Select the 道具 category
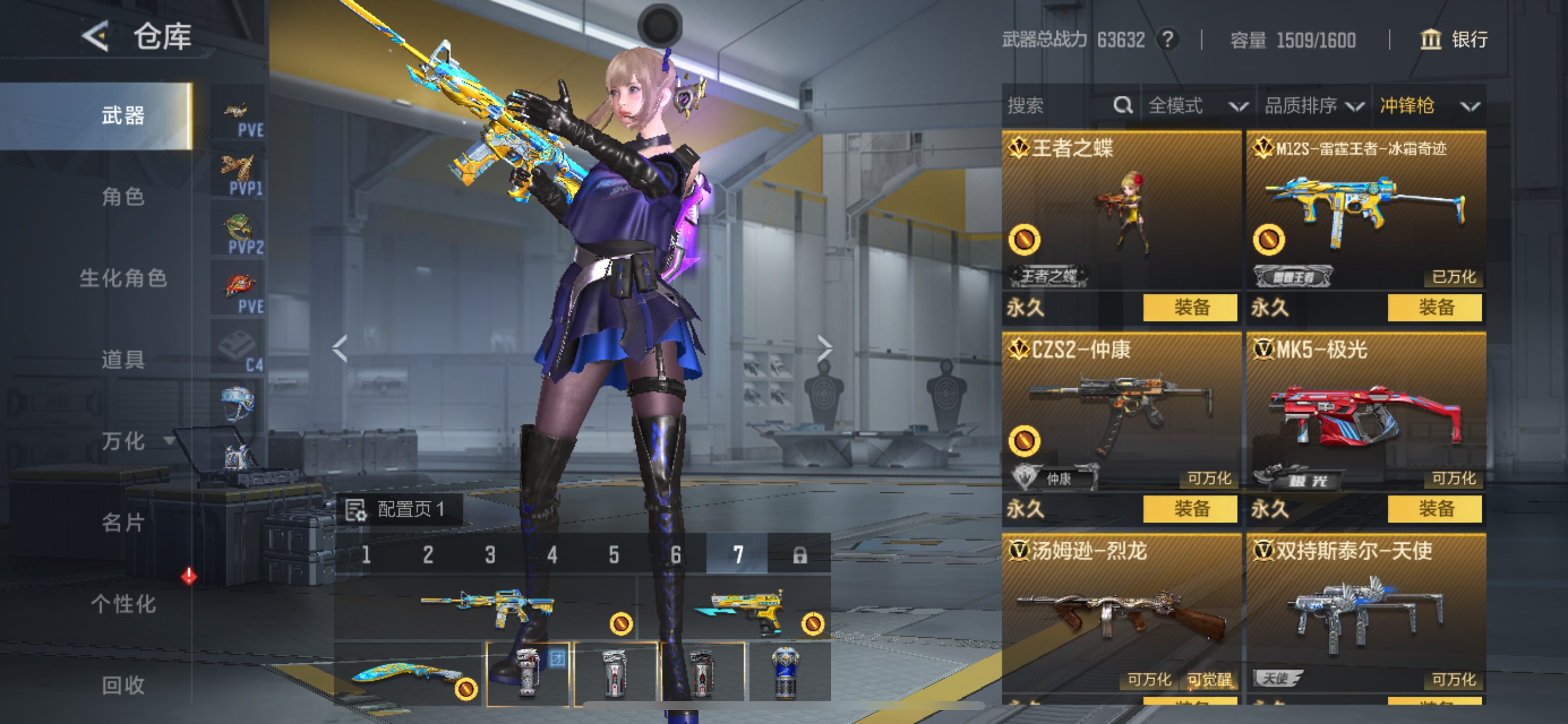The image size is (1568, 724). pyautogui.click(x=123, y=360)
